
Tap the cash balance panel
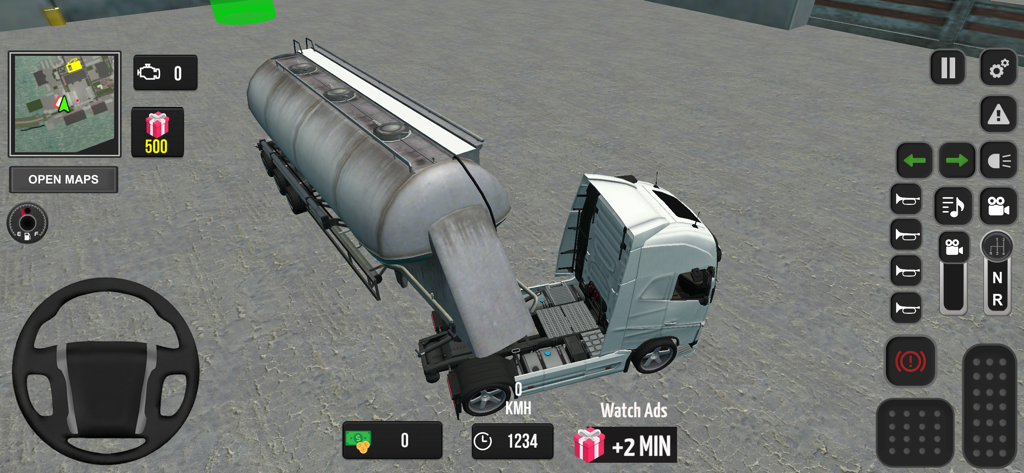[392, 440]
